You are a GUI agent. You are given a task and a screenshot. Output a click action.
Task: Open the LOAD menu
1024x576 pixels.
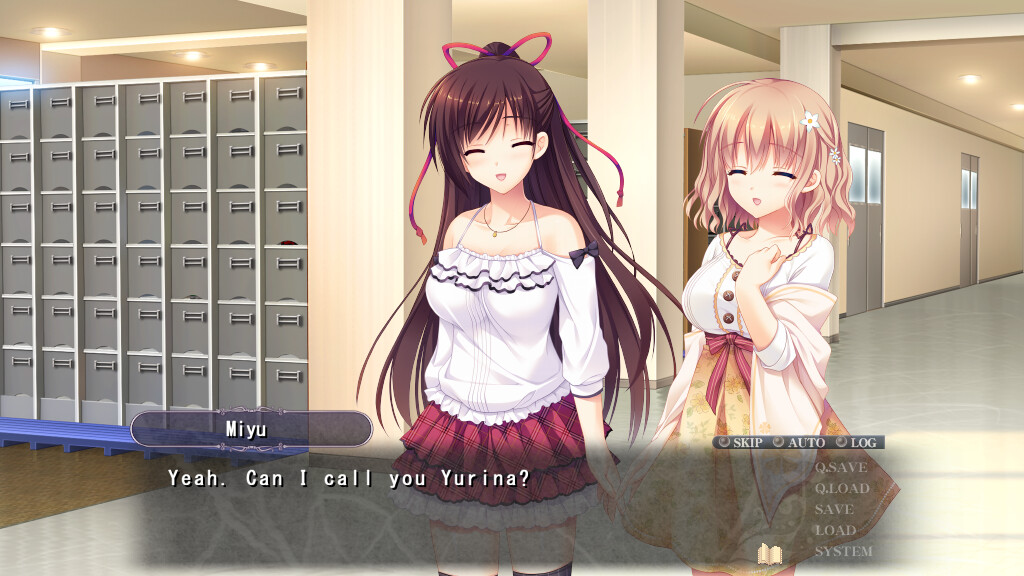835,530
